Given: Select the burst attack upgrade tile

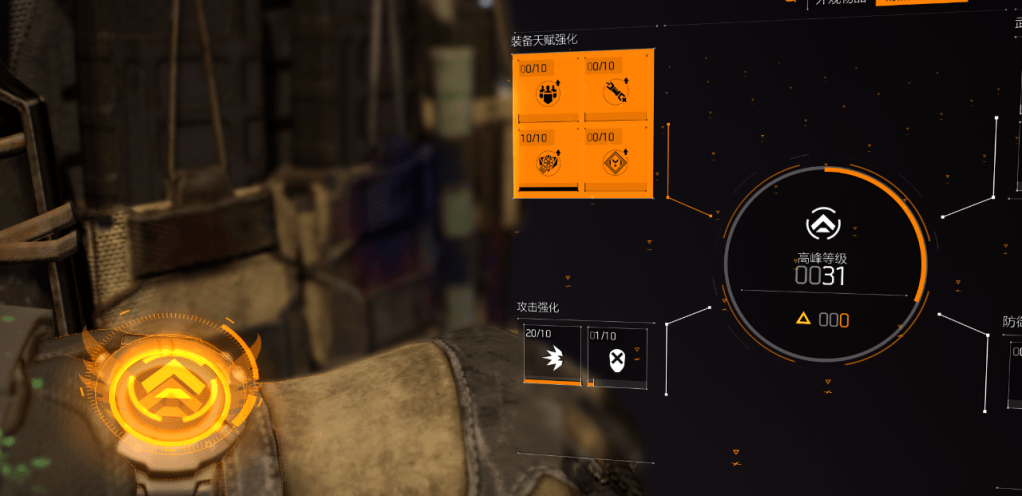Looking at the screenshot, I should pyautogui.click(x=552, y=357).
